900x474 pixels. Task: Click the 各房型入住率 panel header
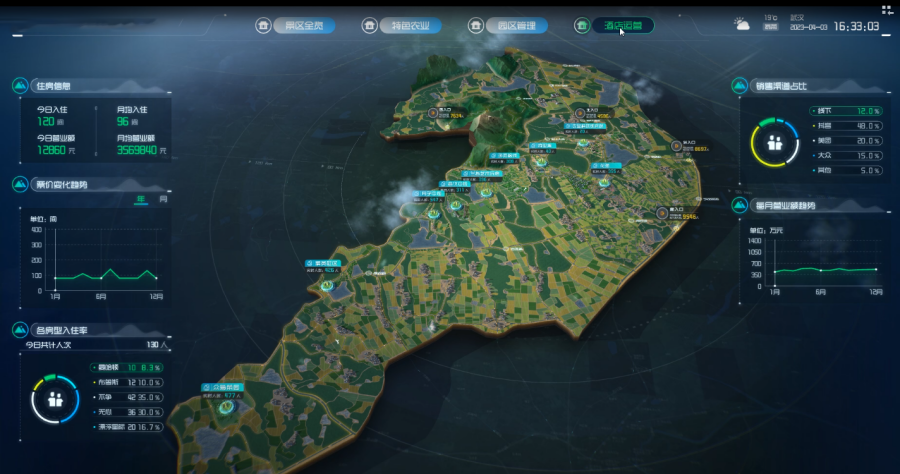click(x=62, y=329)
